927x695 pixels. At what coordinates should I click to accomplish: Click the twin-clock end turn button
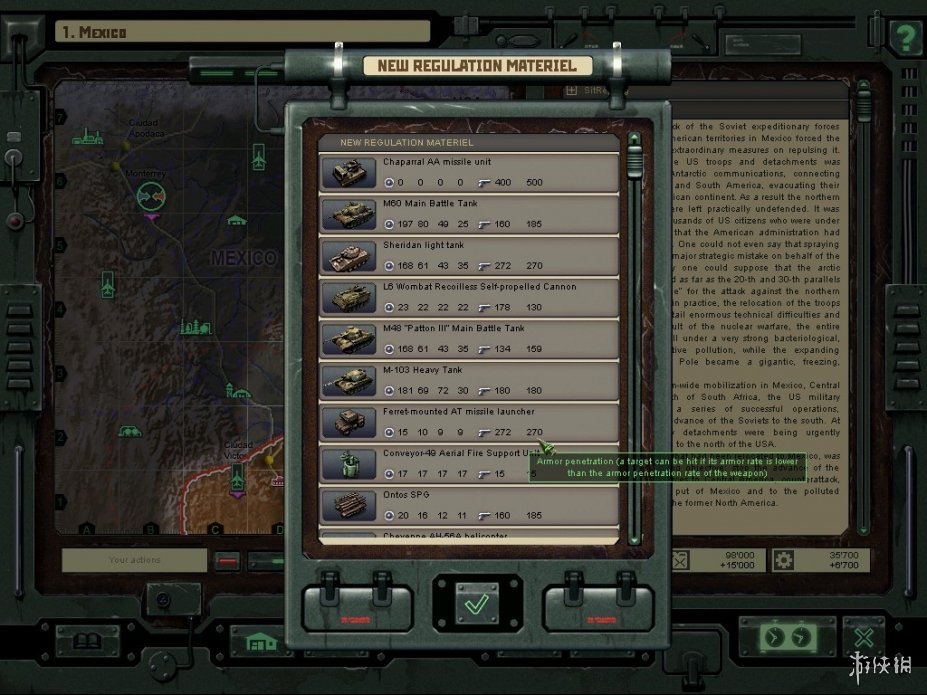pos(785,637)
